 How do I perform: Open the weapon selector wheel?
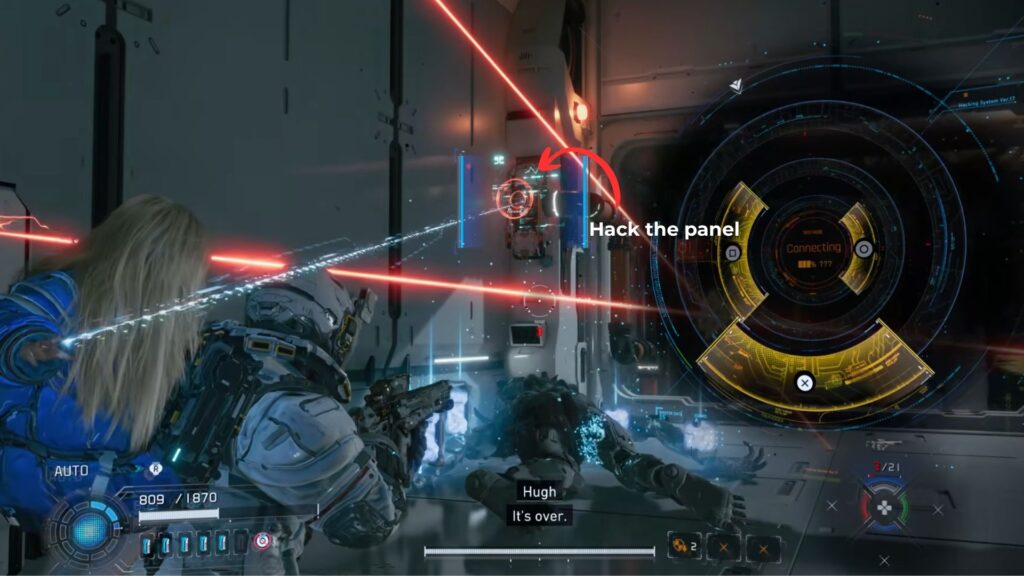pos(884,507)
